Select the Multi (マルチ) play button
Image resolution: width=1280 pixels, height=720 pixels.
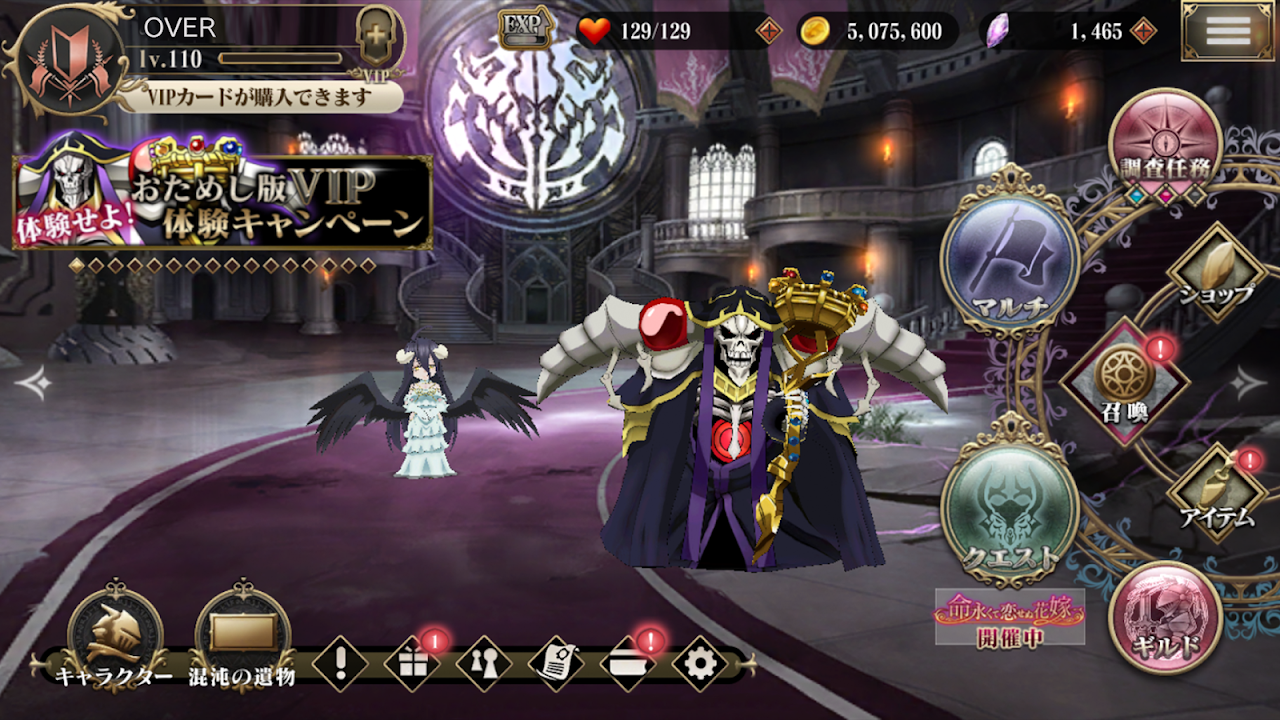(x=1009, y=259)
